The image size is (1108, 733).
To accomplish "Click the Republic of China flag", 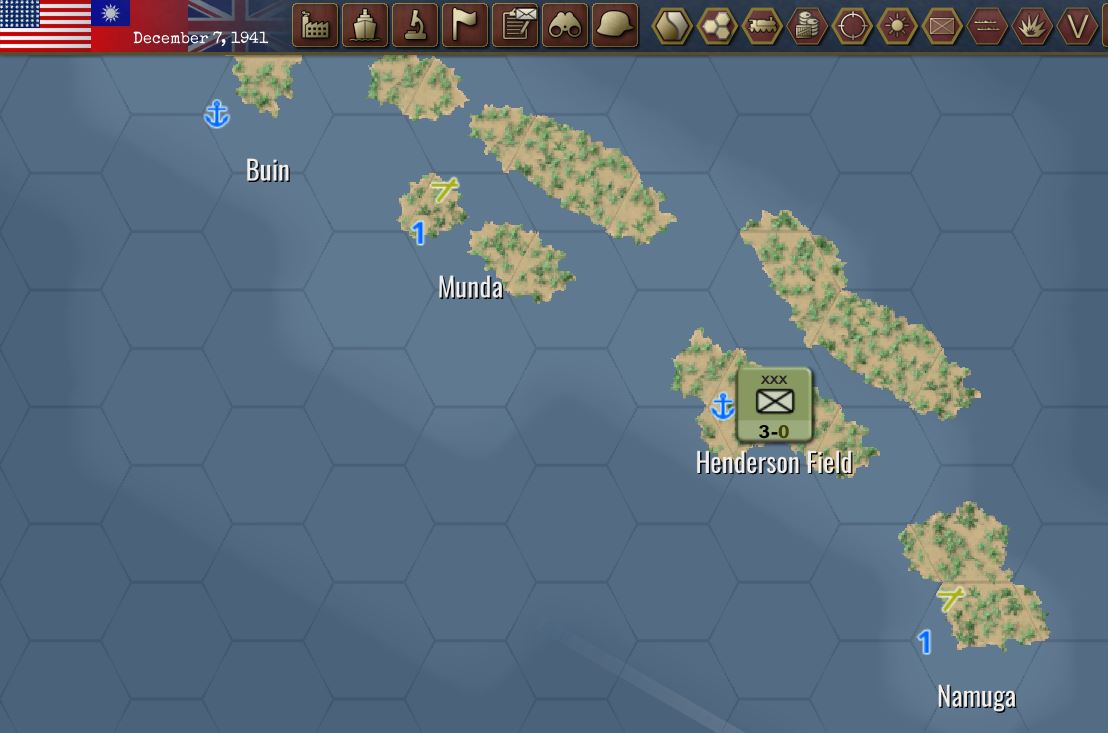I will click(x=110, y=13).
